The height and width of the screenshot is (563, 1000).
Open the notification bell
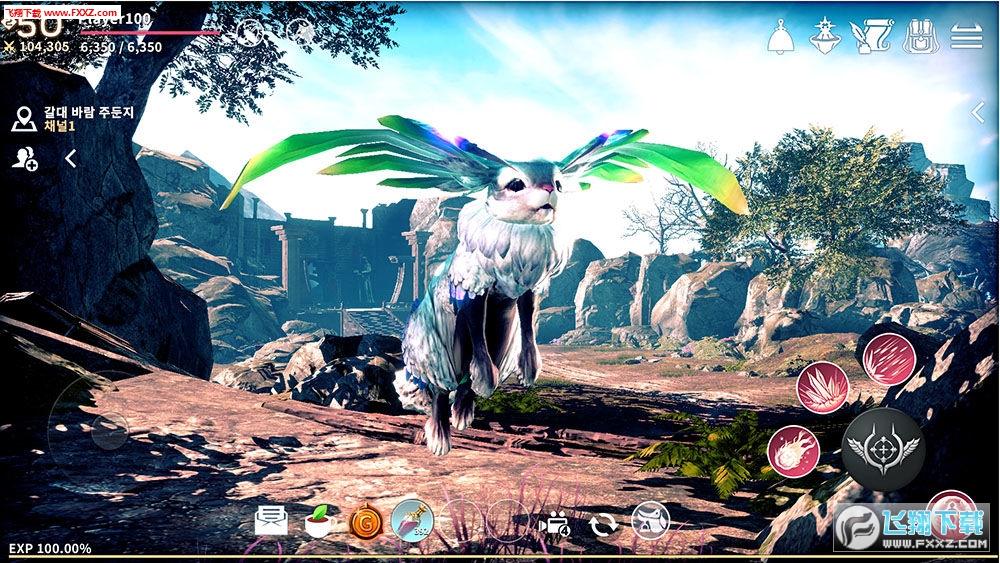click(x=781, y=37)
